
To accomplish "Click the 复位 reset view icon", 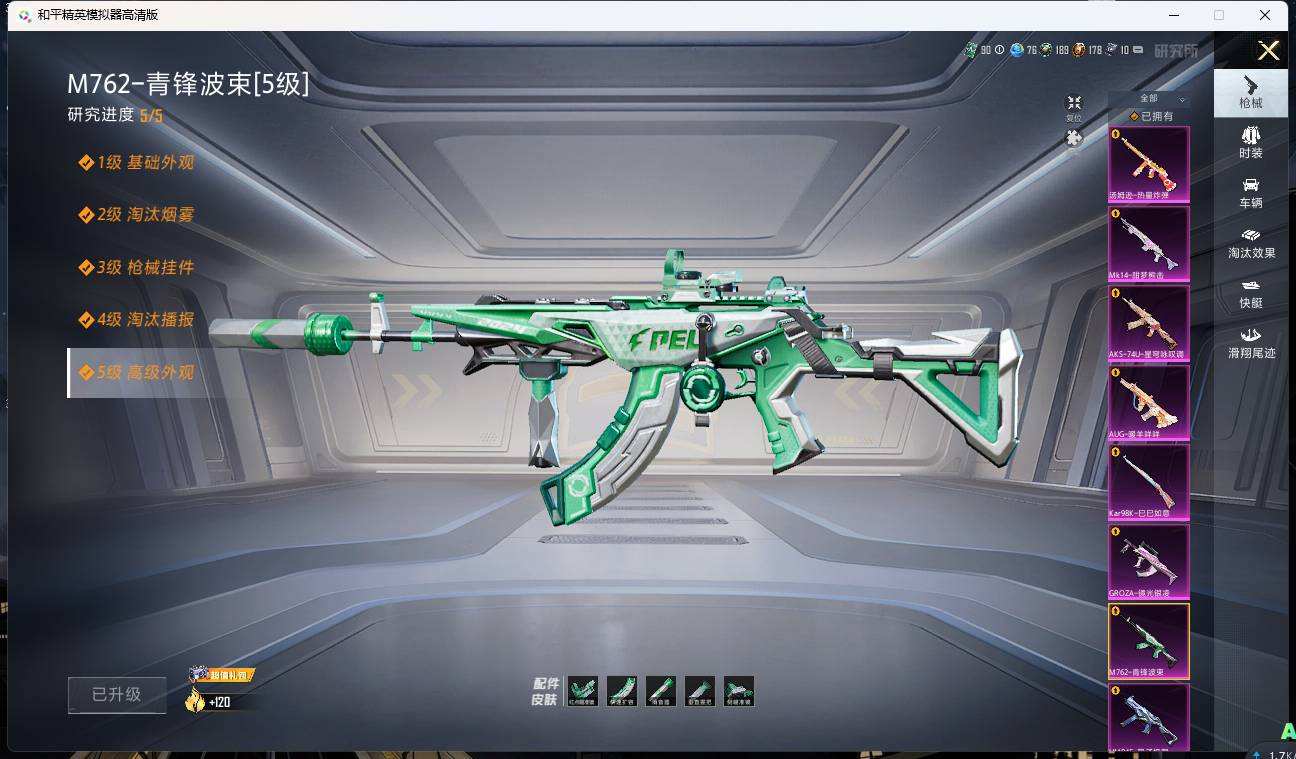I will pyautogui.click(x=1074, y=106).
